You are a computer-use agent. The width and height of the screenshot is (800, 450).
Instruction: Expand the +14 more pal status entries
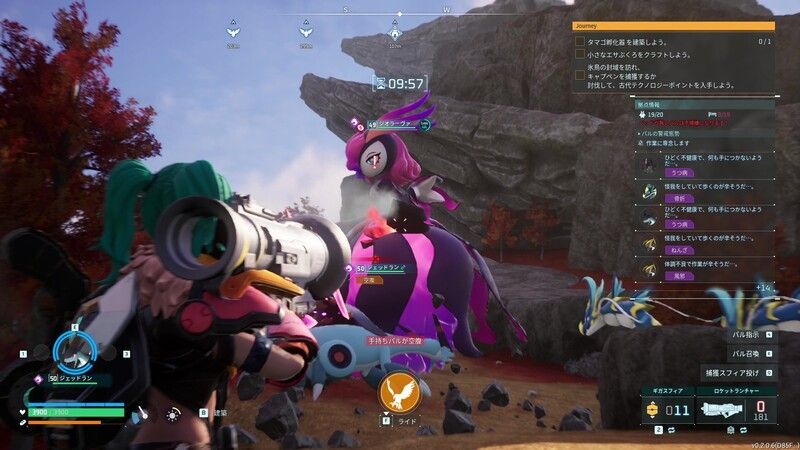pos(763,287)
